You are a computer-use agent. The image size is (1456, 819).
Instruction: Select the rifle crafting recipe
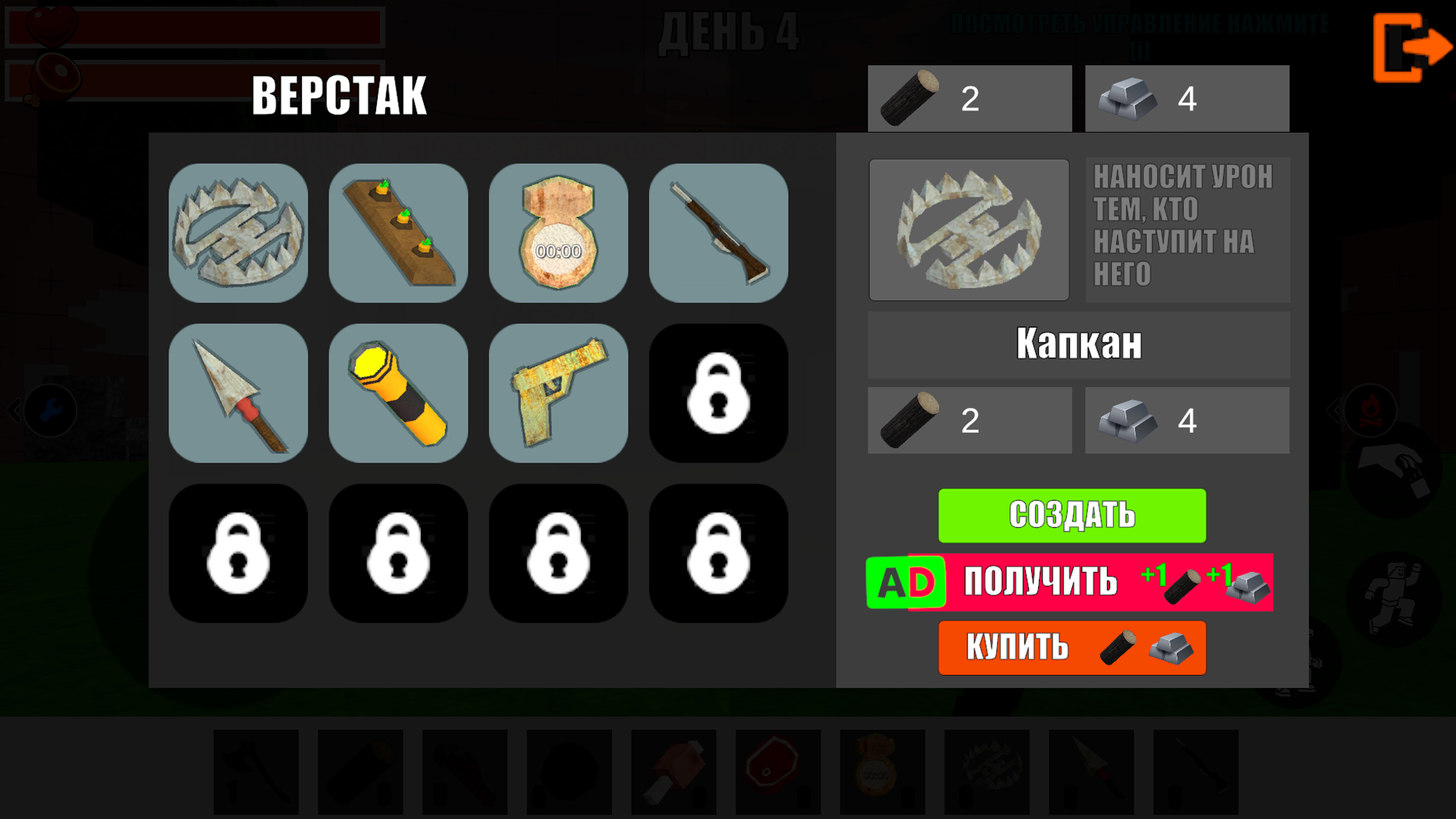(x=718, y=233)
